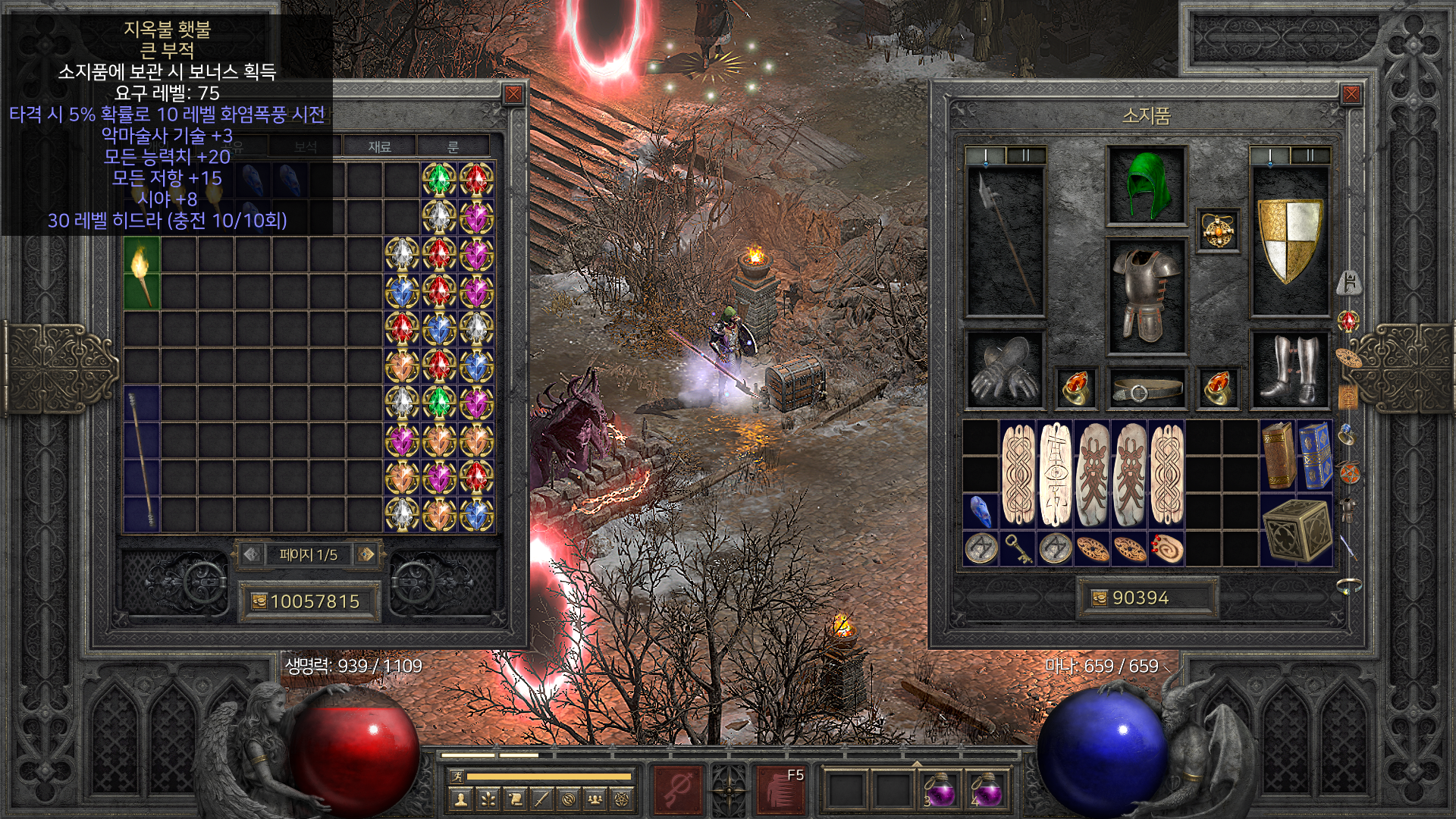Screen dimensions: 1456x819
Task: Select the equipped gold and white shield
Action: [x=1289, y=239]
